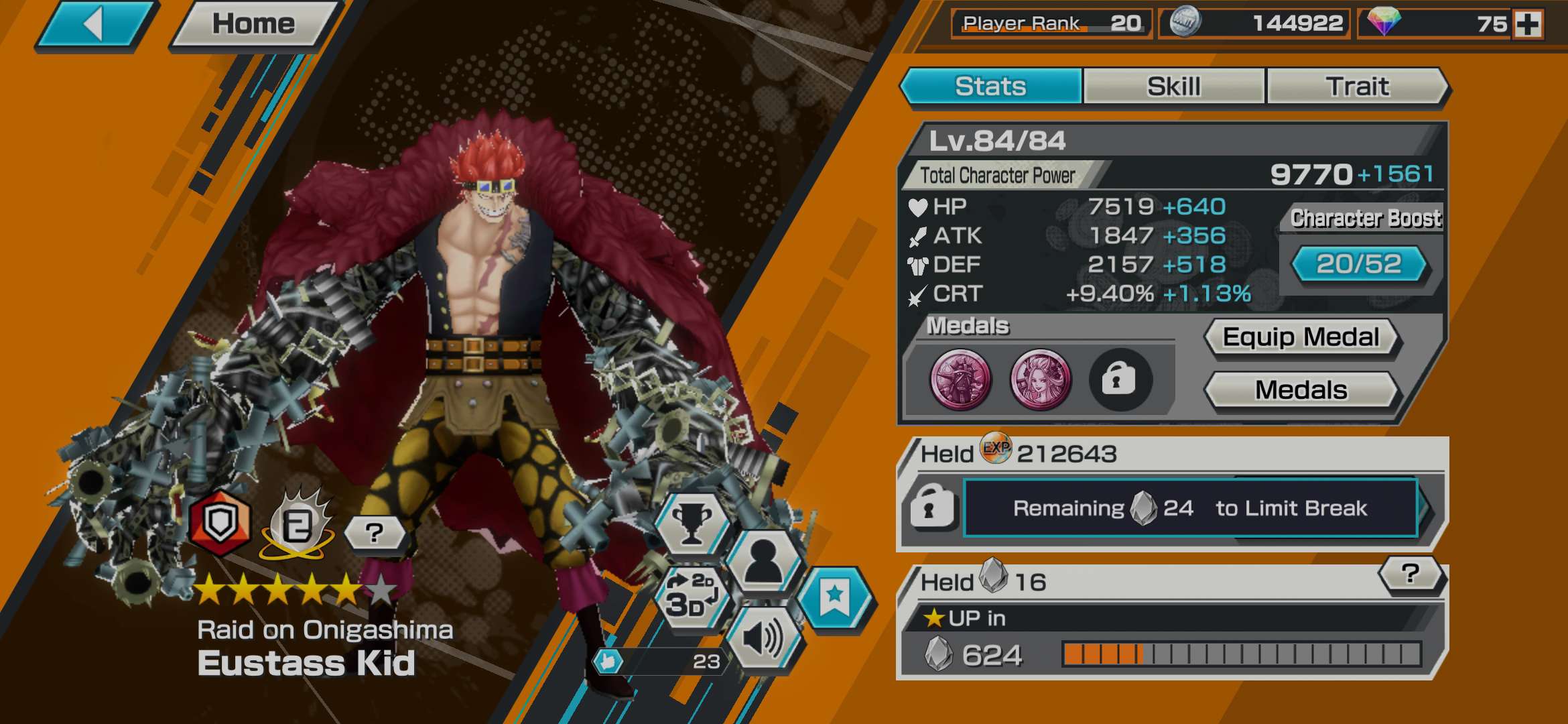Return to the Home screen

[x=253, y=25]
